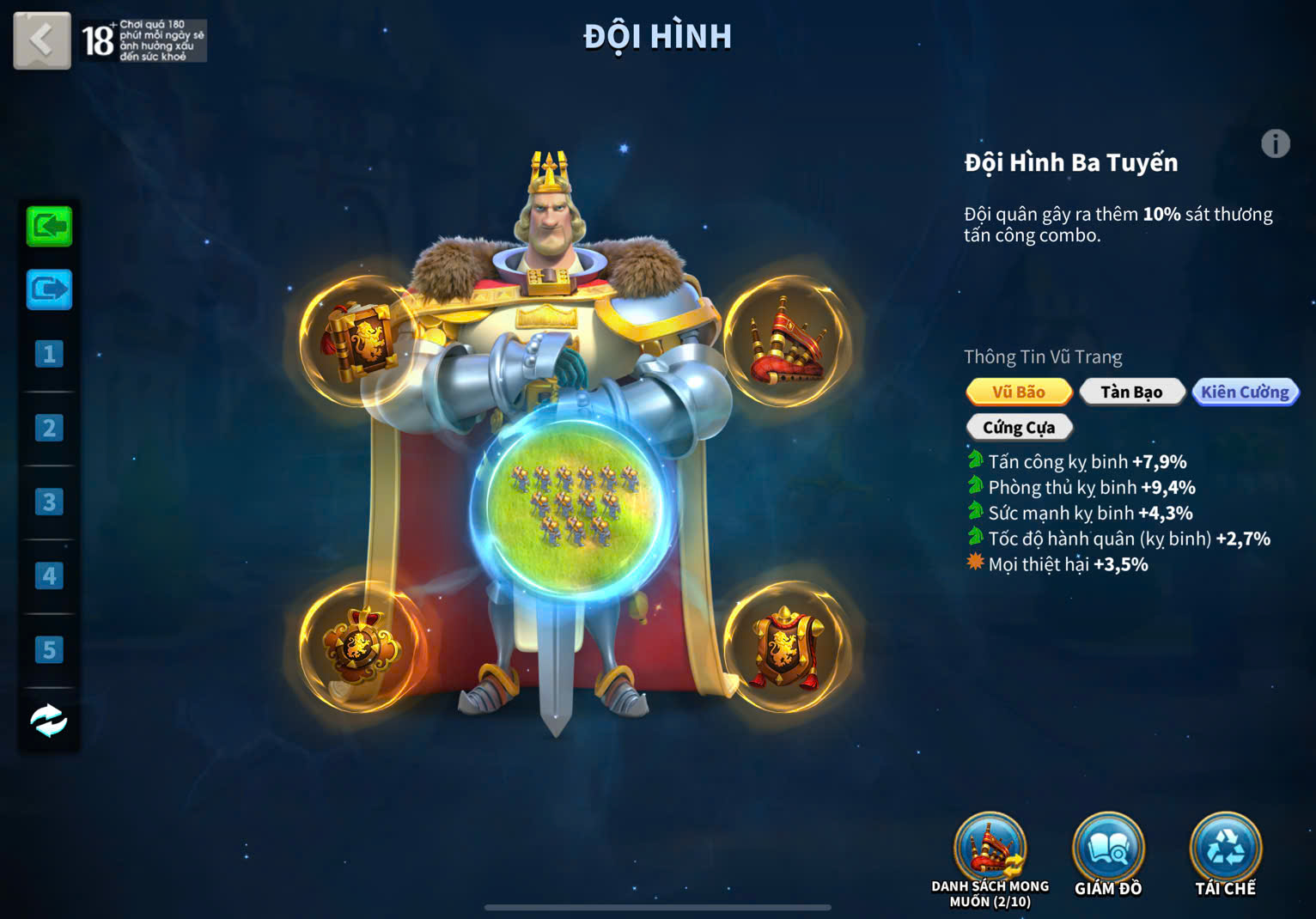Click the blue export arrow button
This screenshot has width=1316, height=919.
click(x=49, y=289)
